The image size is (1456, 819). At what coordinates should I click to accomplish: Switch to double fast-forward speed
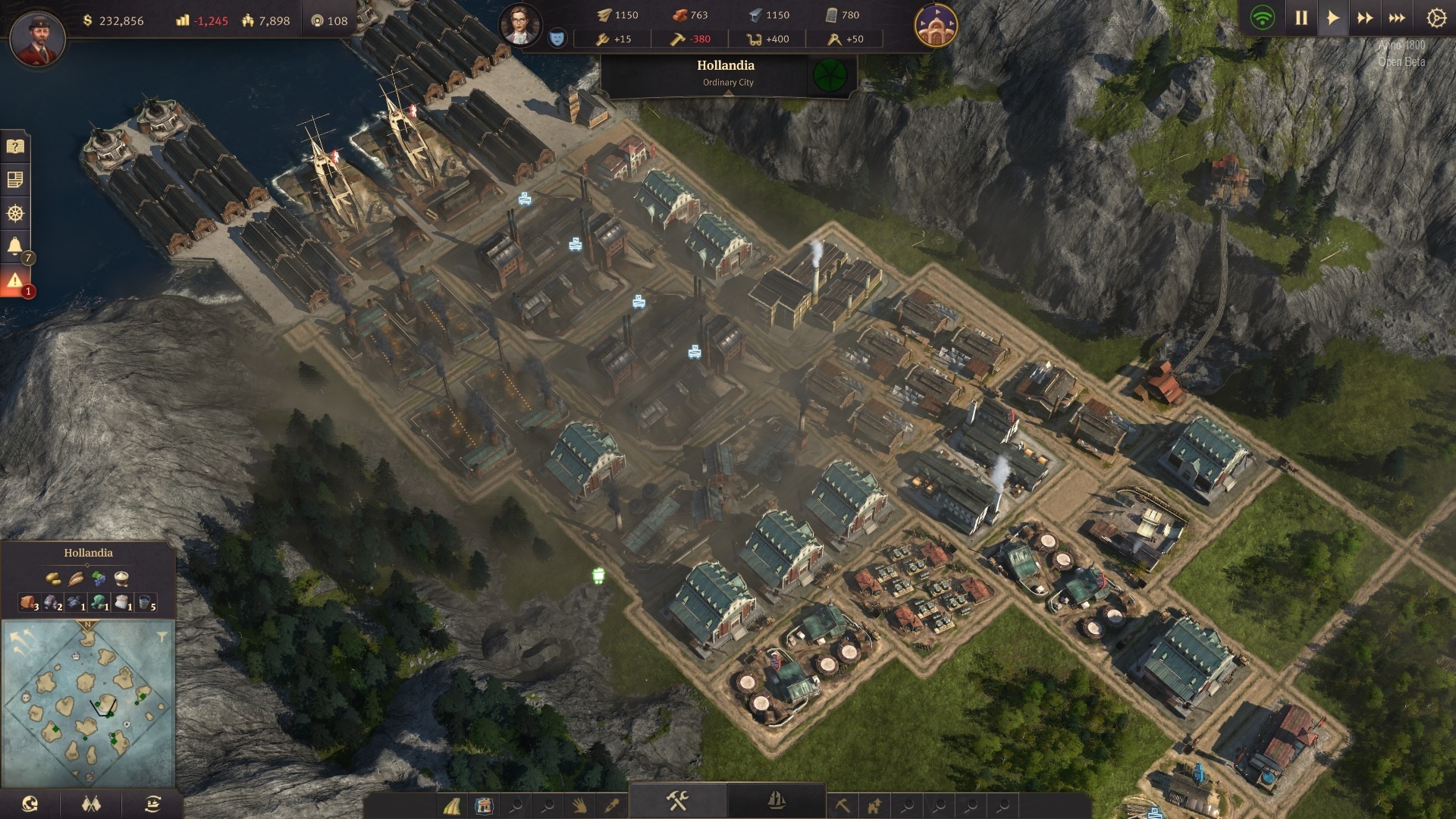tap(1364, 17)
